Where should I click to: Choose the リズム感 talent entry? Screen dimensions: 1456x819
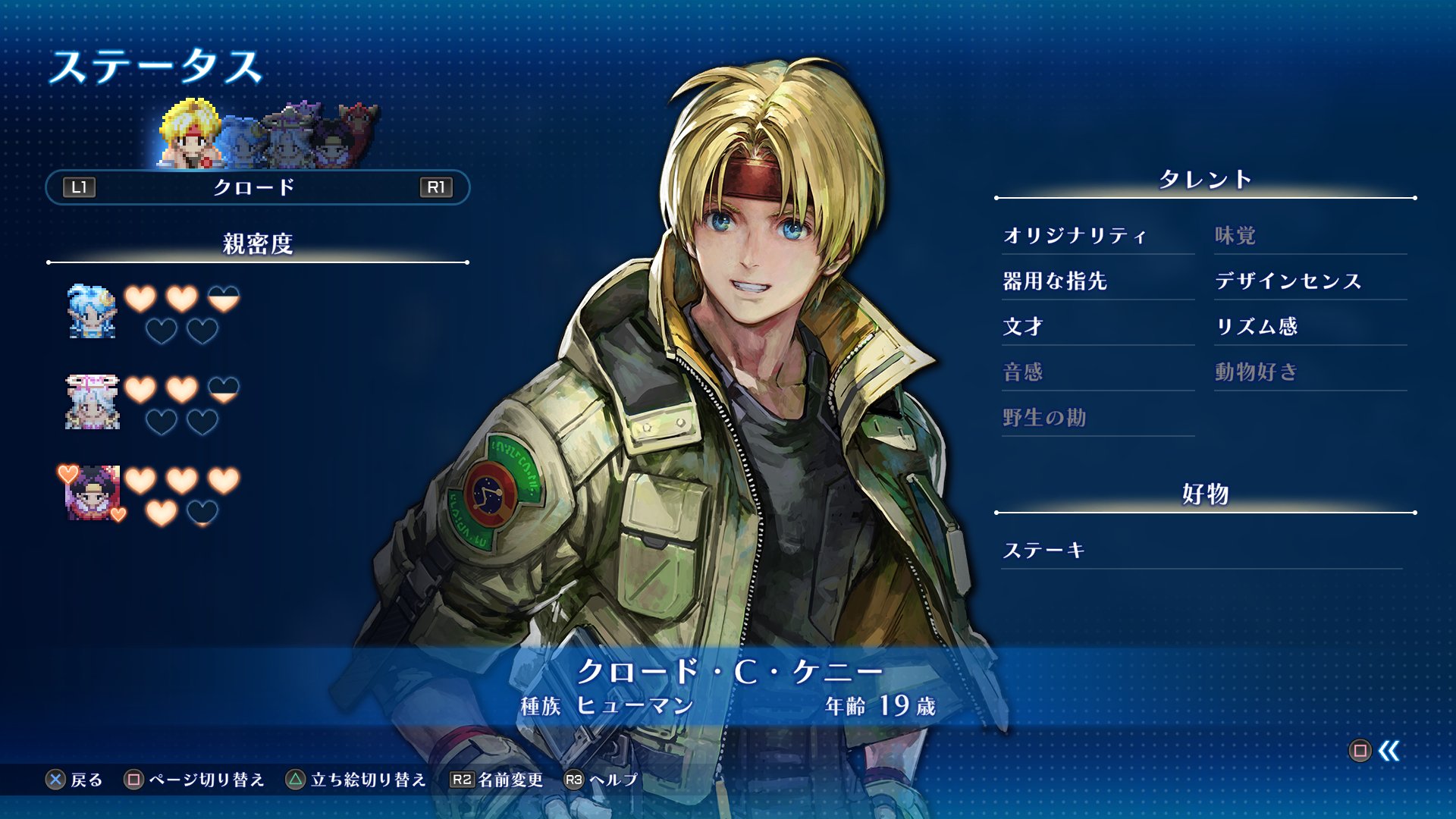[1257, 327]
